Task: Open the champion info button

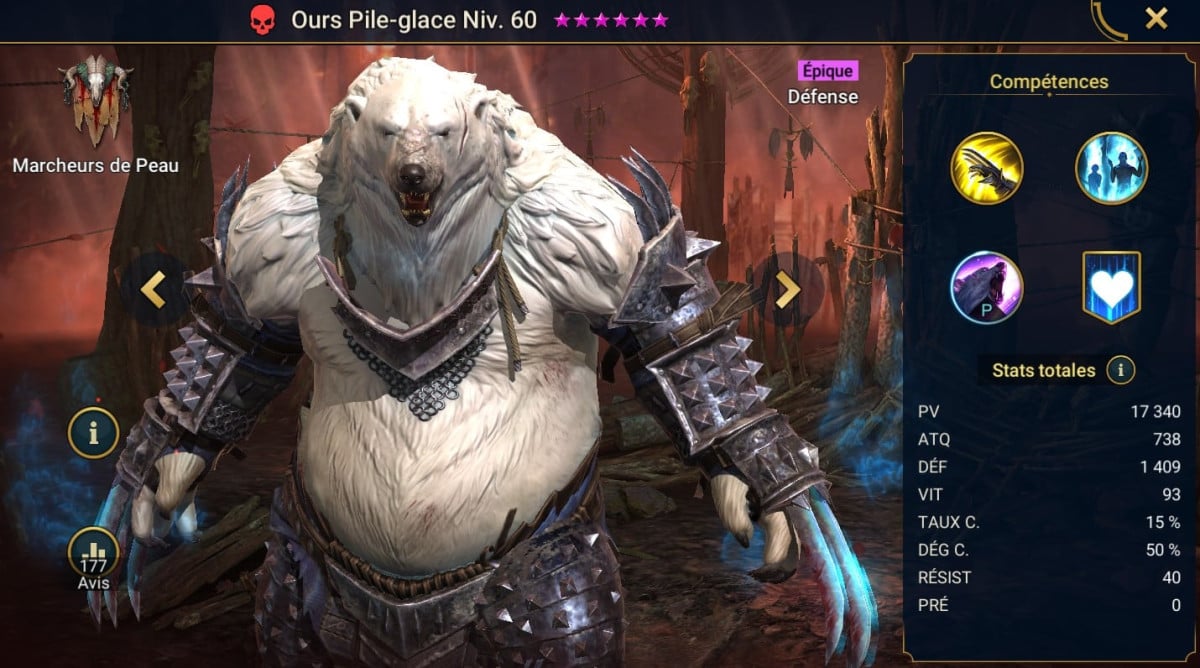Action: (94, 434)
